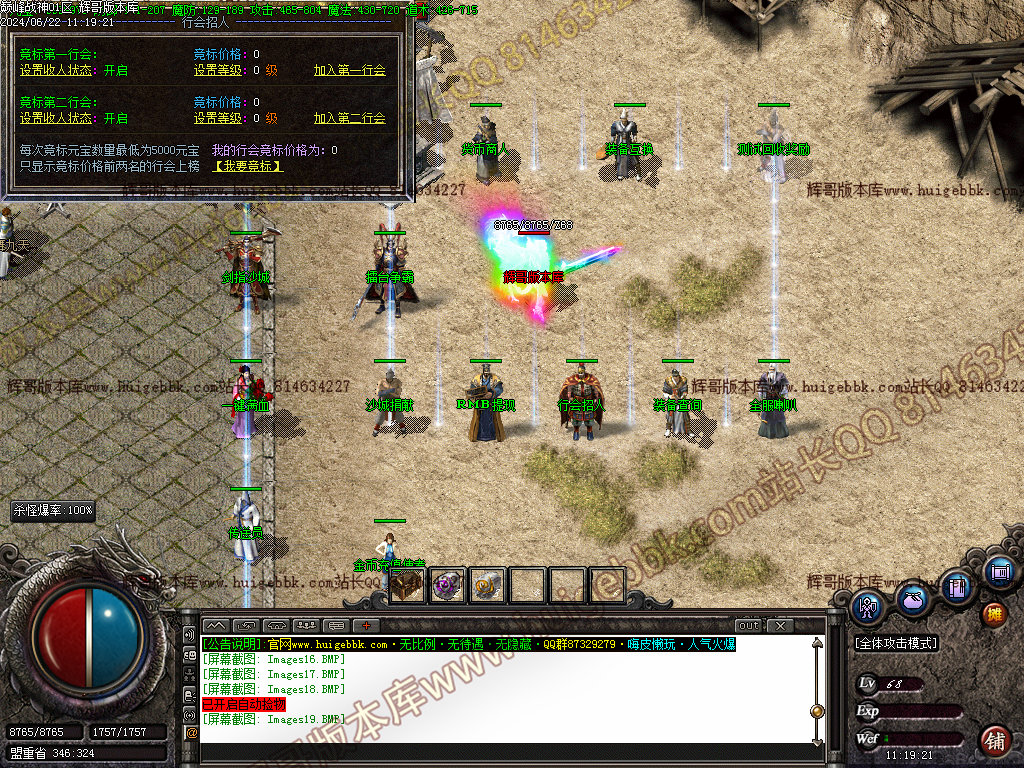Click 加入第二行会 to join the second guild
Viewport: 1024px width, 768px height.
click(x=349, y=118)
